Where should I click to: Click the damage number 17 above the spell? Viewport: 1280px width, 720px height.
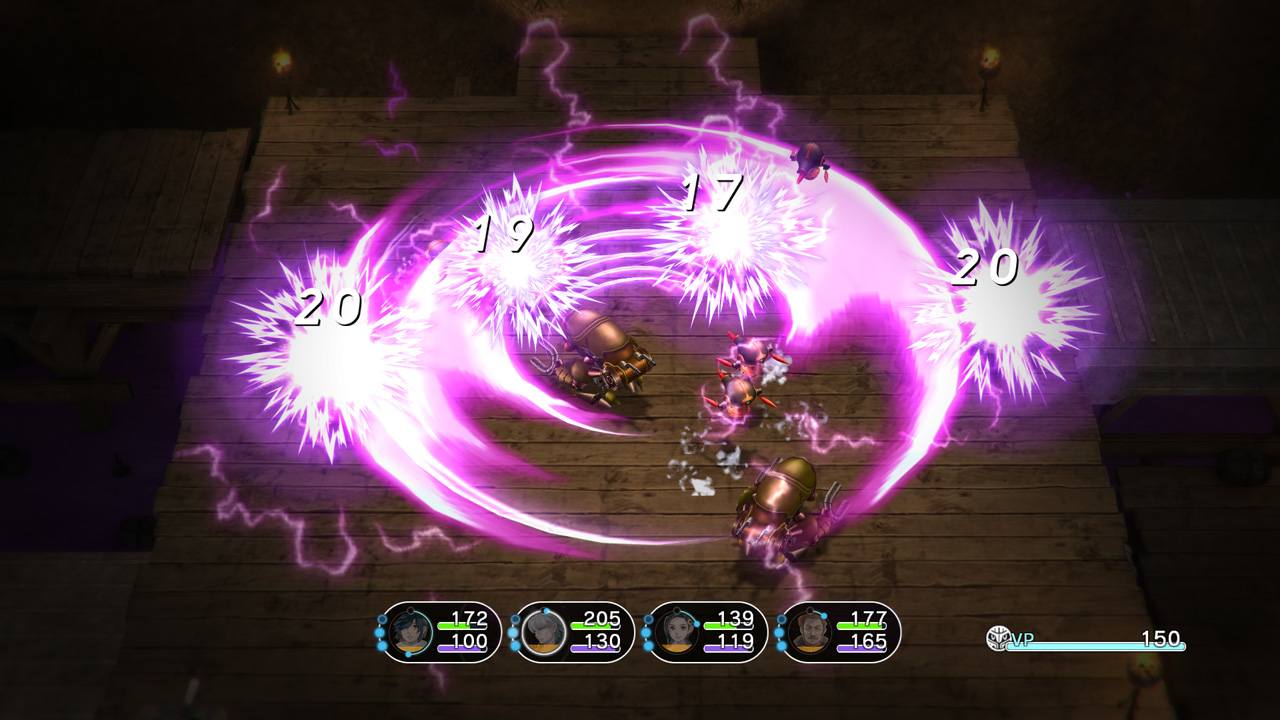click(716, 193)
